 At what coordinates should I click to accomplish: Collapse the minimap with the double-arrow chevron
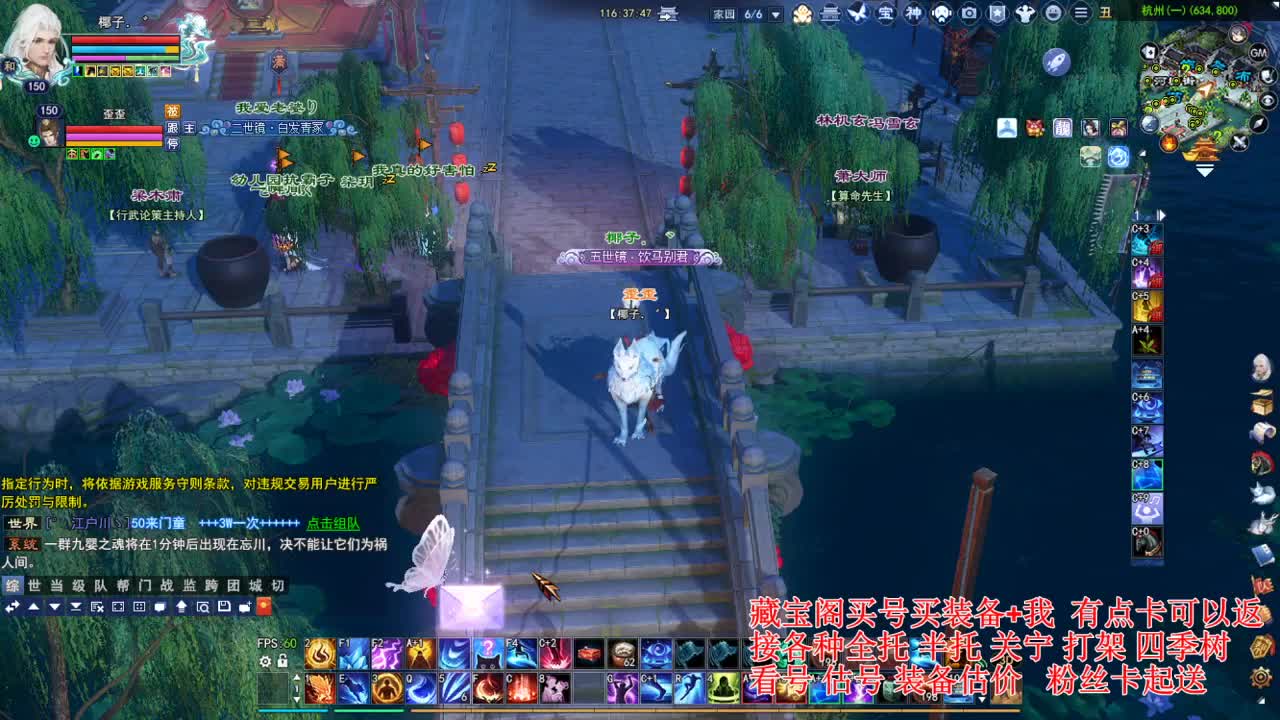pos(1204,170)
